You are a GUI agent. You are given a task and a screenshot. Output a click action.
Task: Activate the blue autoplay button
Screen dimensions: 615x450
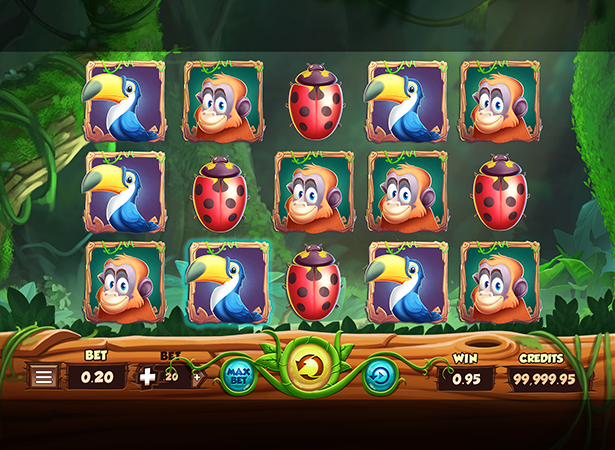click(x=381, y=376)
